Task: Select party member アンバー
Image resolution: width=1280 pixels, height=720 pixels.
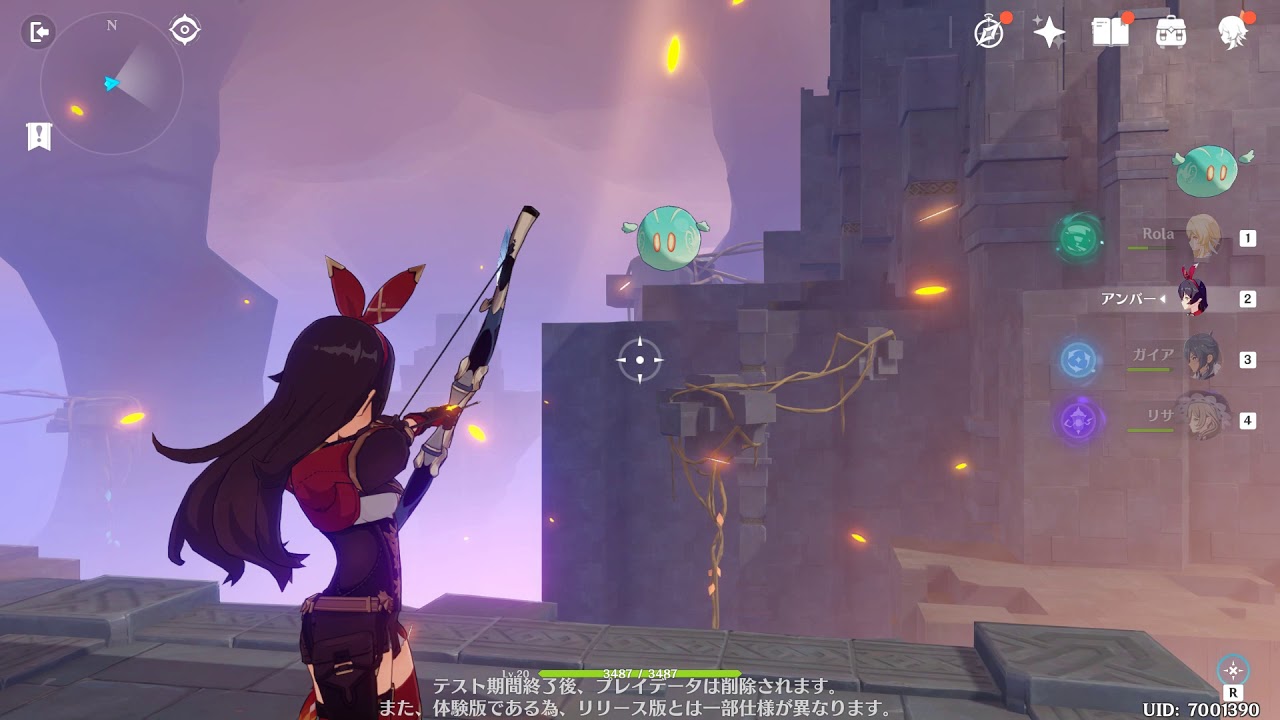Action: tap(1192, 298)
